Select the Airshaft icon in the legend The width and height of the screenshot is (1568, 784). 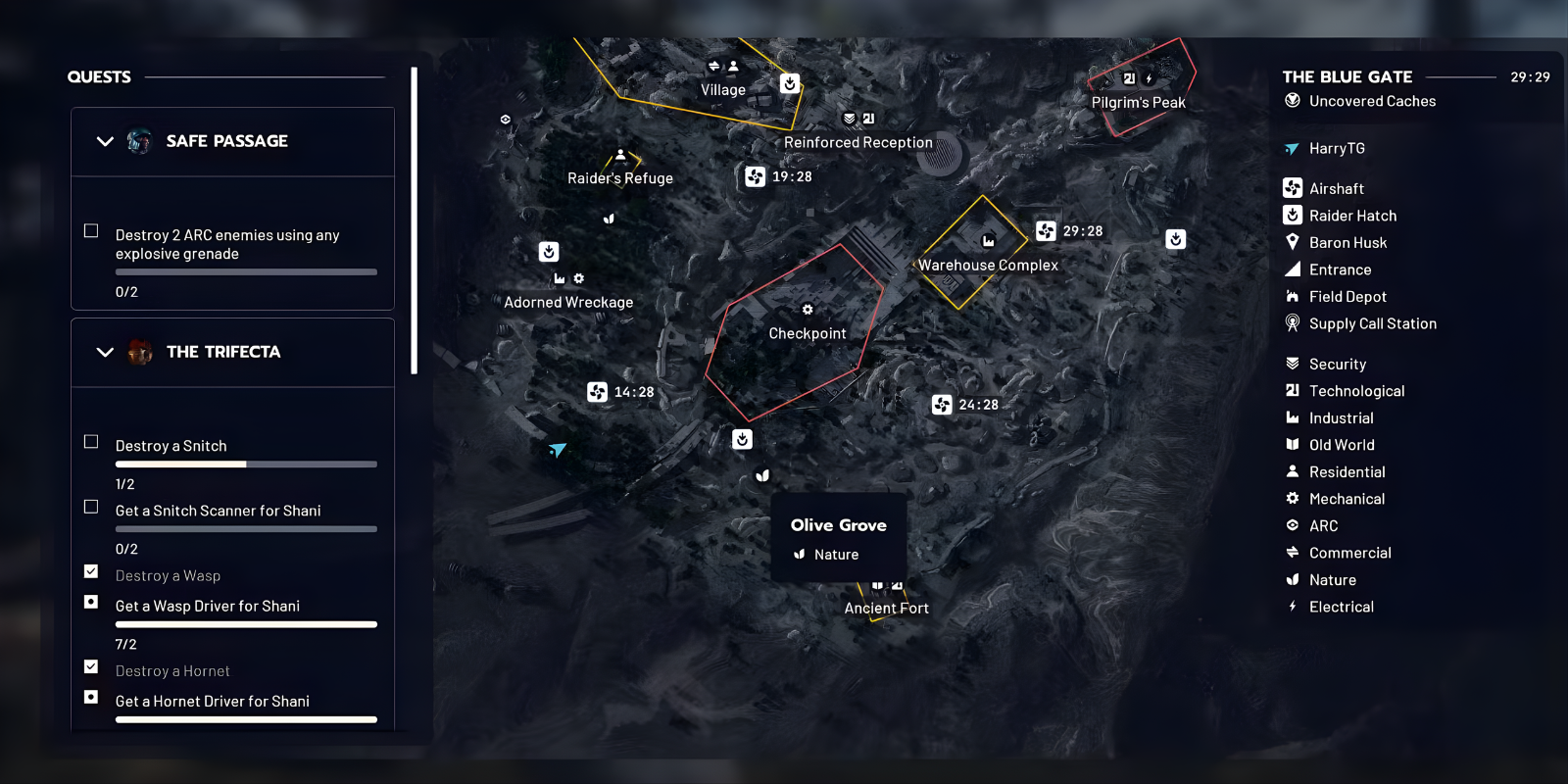[1292, 187]
